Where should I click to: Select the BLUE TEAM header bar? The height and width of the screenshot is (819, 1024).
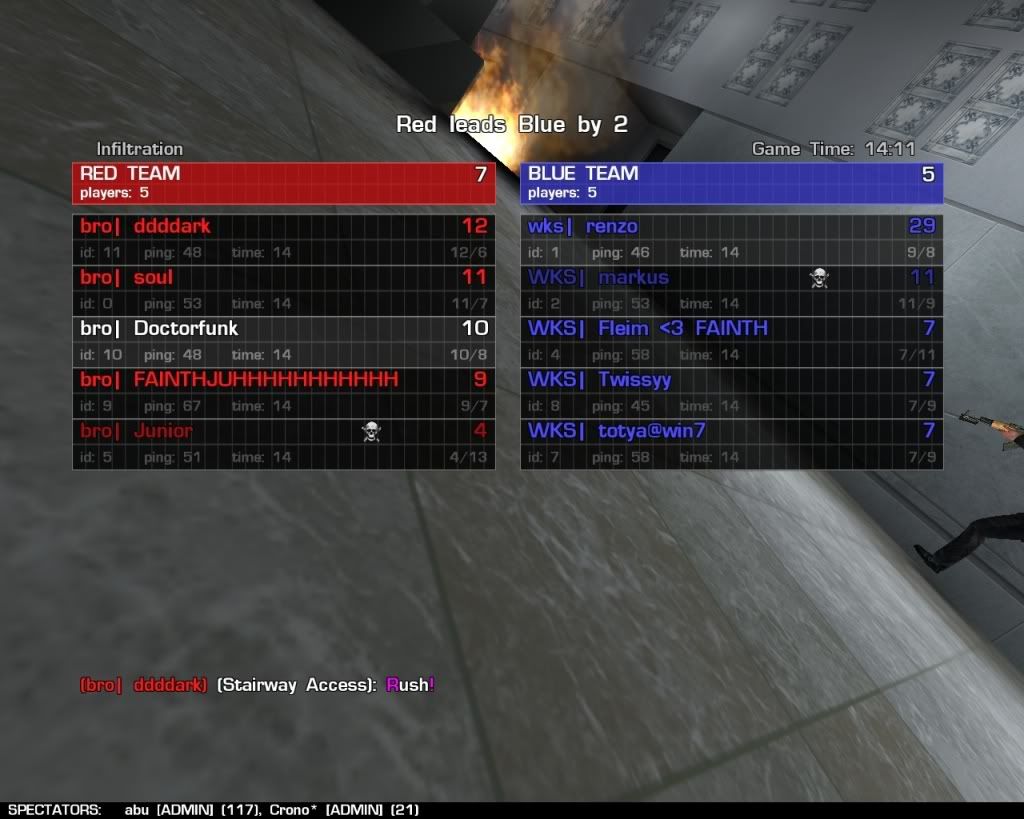(x=731, y=182)
